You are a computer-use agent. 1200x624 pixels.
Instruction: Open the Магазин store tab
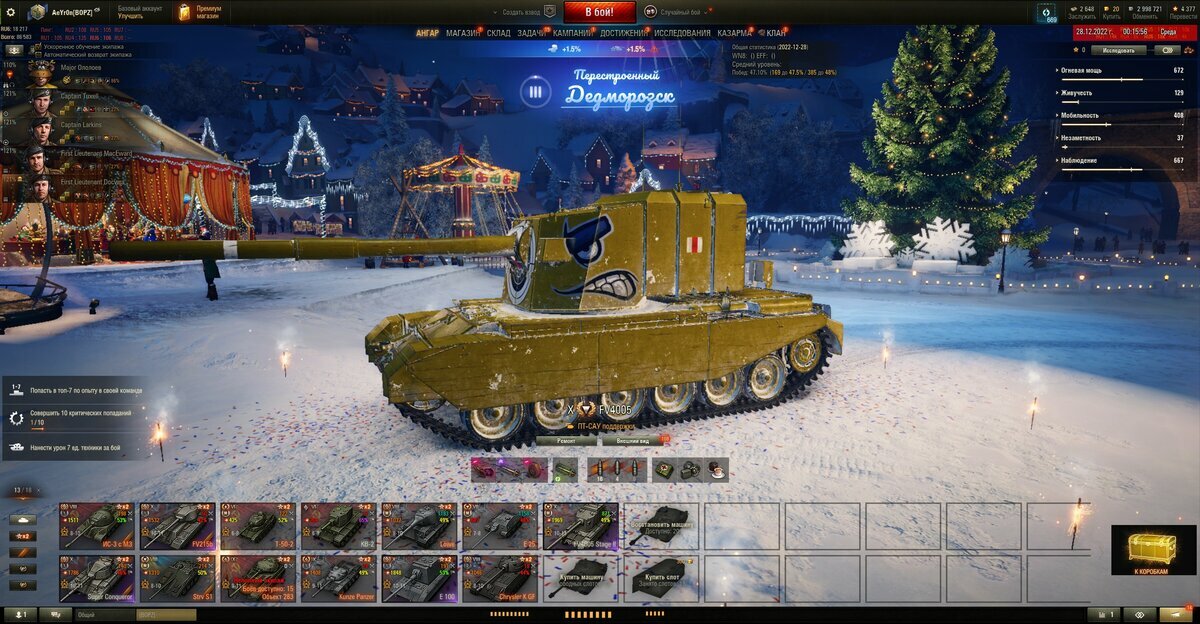(462, 33)
